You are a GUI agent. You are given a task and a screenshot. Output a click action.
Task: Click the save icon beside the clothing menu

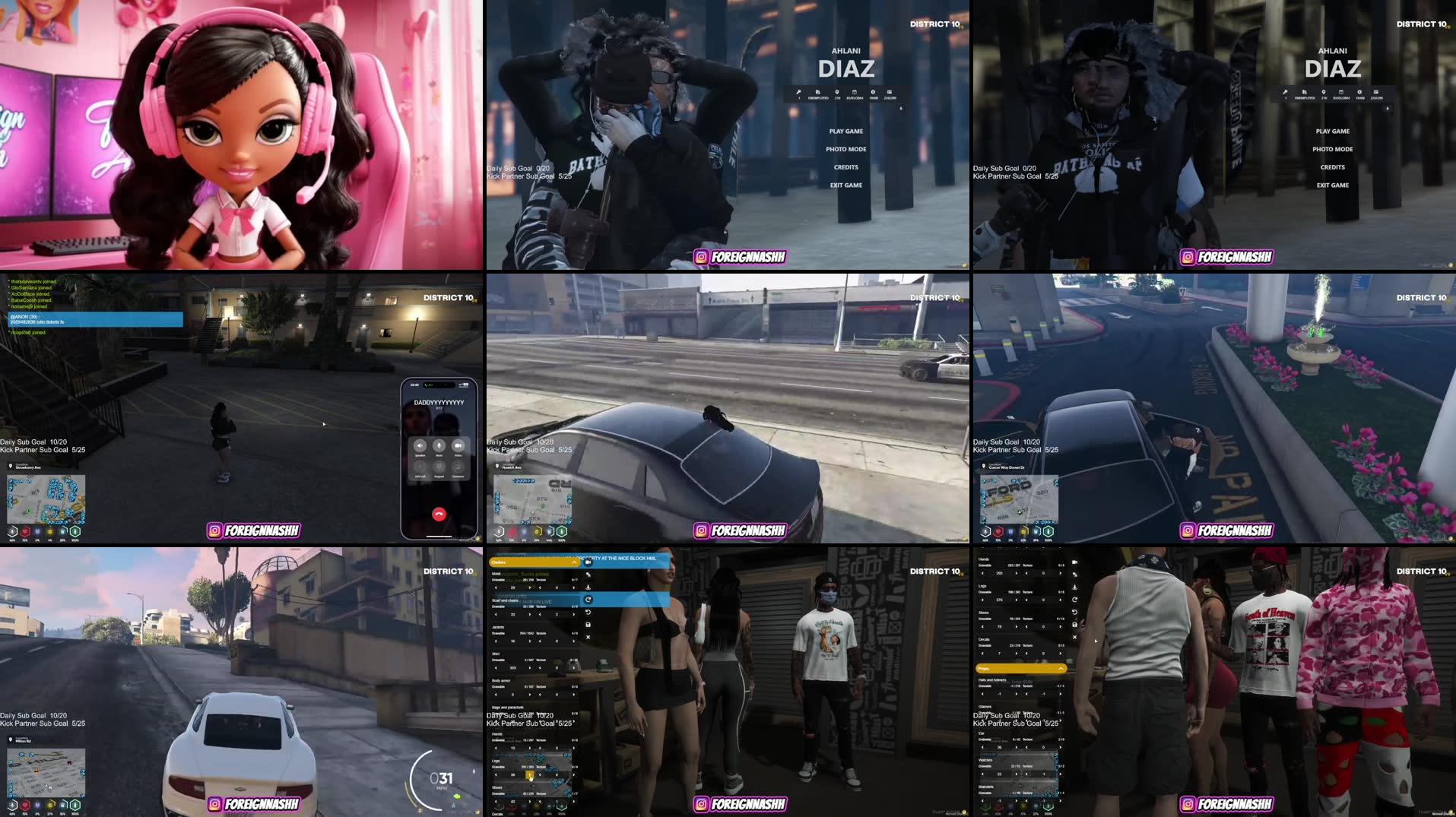[x=588, y=625]
